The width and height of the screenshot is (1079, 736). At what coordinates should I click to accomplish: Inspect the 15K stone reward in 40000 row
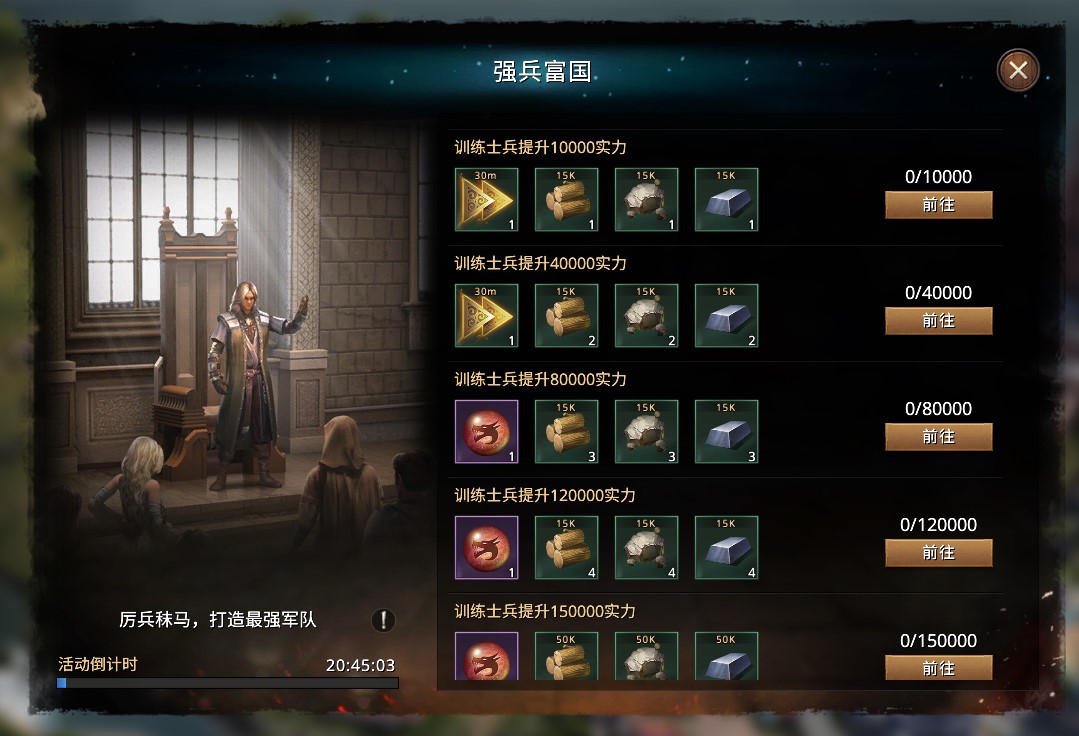[646, 316]
